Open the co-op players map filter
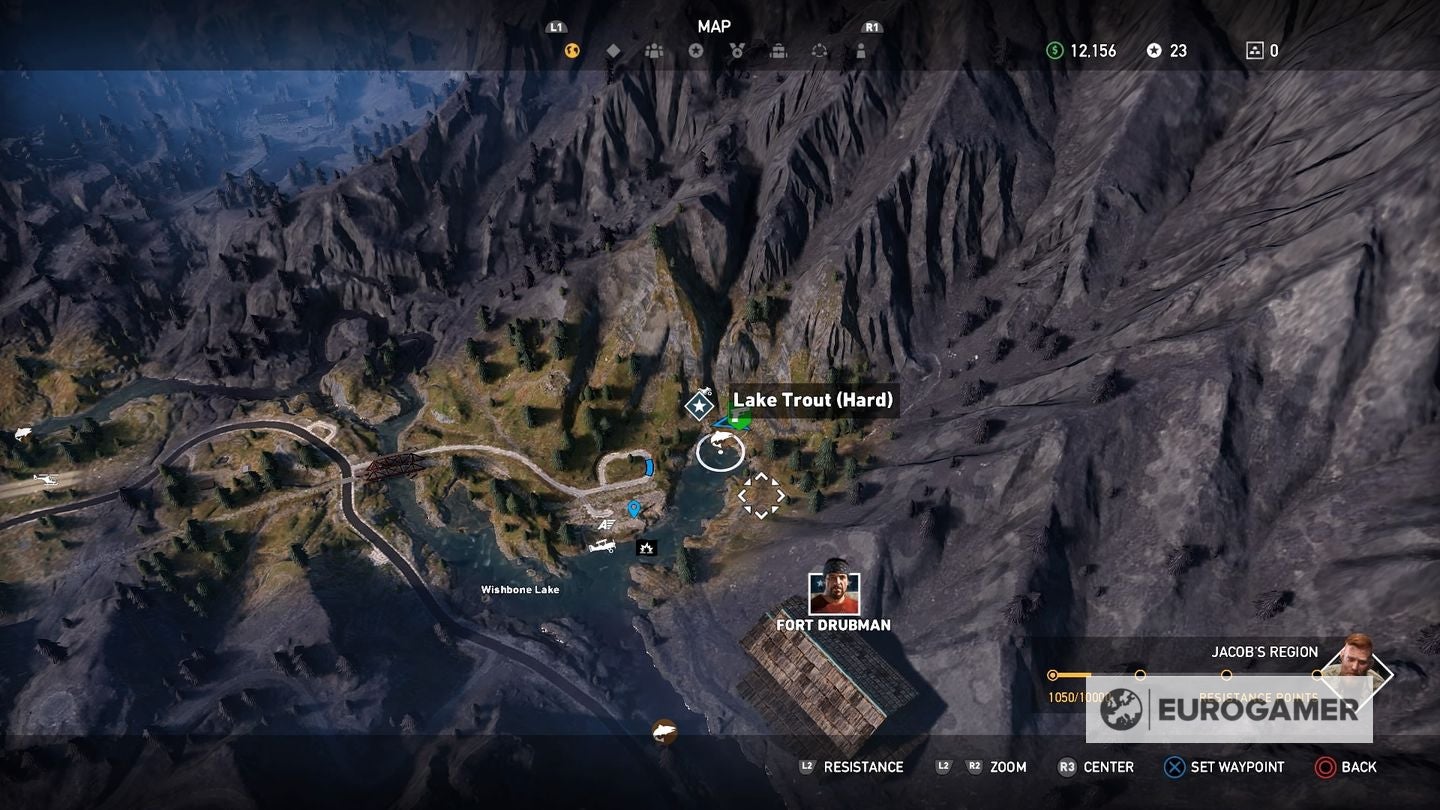1440x810 pixels. click(x=655, y=48)
